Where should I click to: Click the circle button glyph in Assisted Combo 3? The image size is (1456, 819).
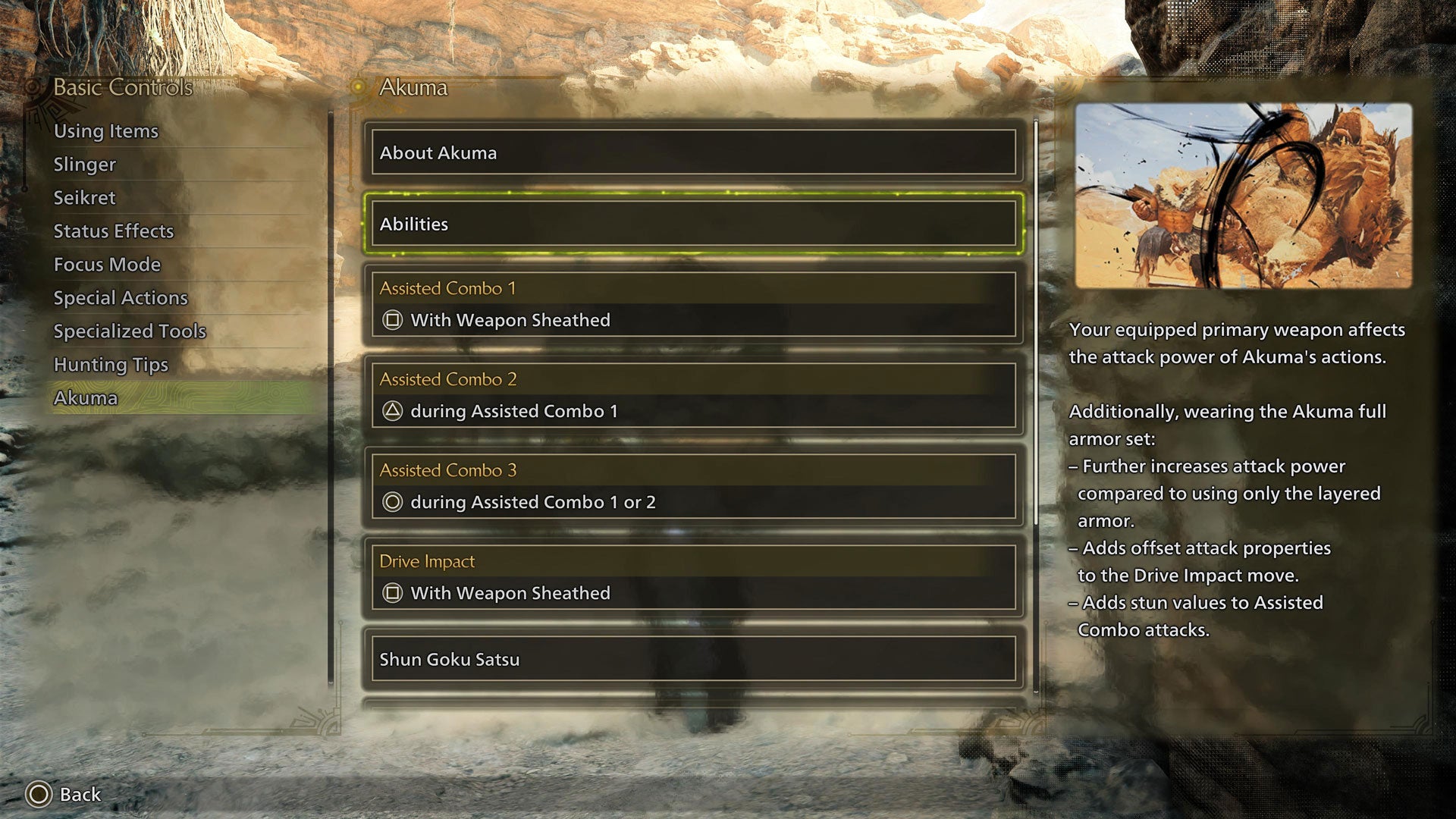[392, 502]
